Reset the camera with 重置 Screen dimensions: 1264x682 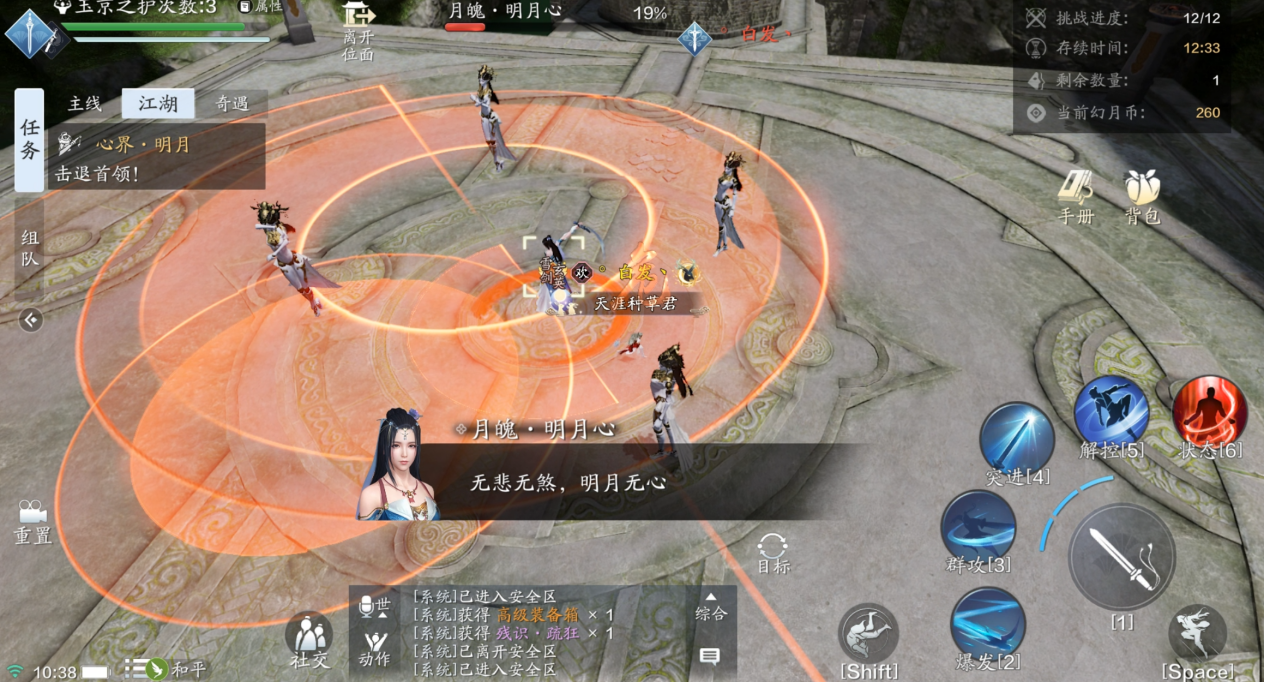(x=33, y=521)
